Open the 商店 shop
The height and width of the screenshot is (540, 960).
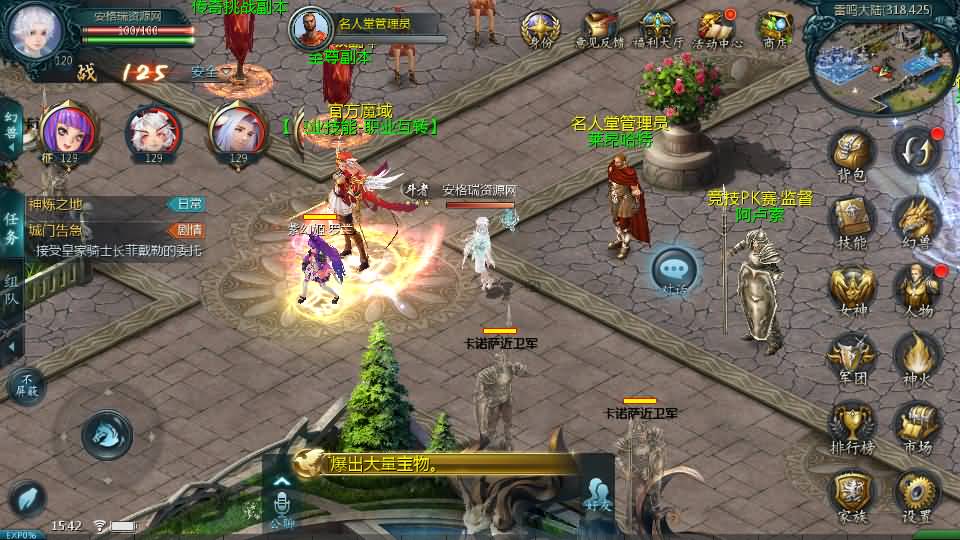pos(775,29)
